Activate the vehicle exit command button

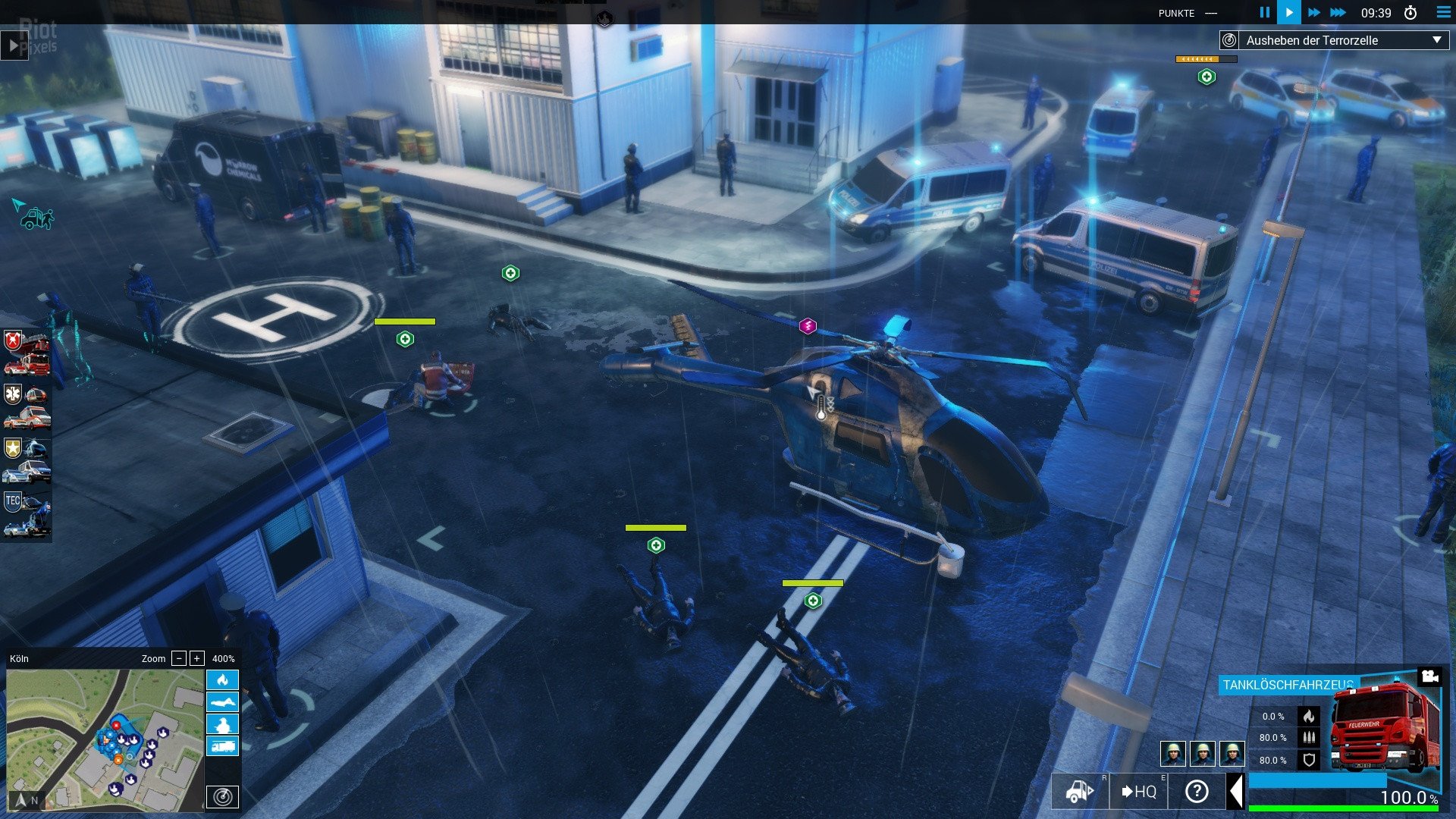1080,792
